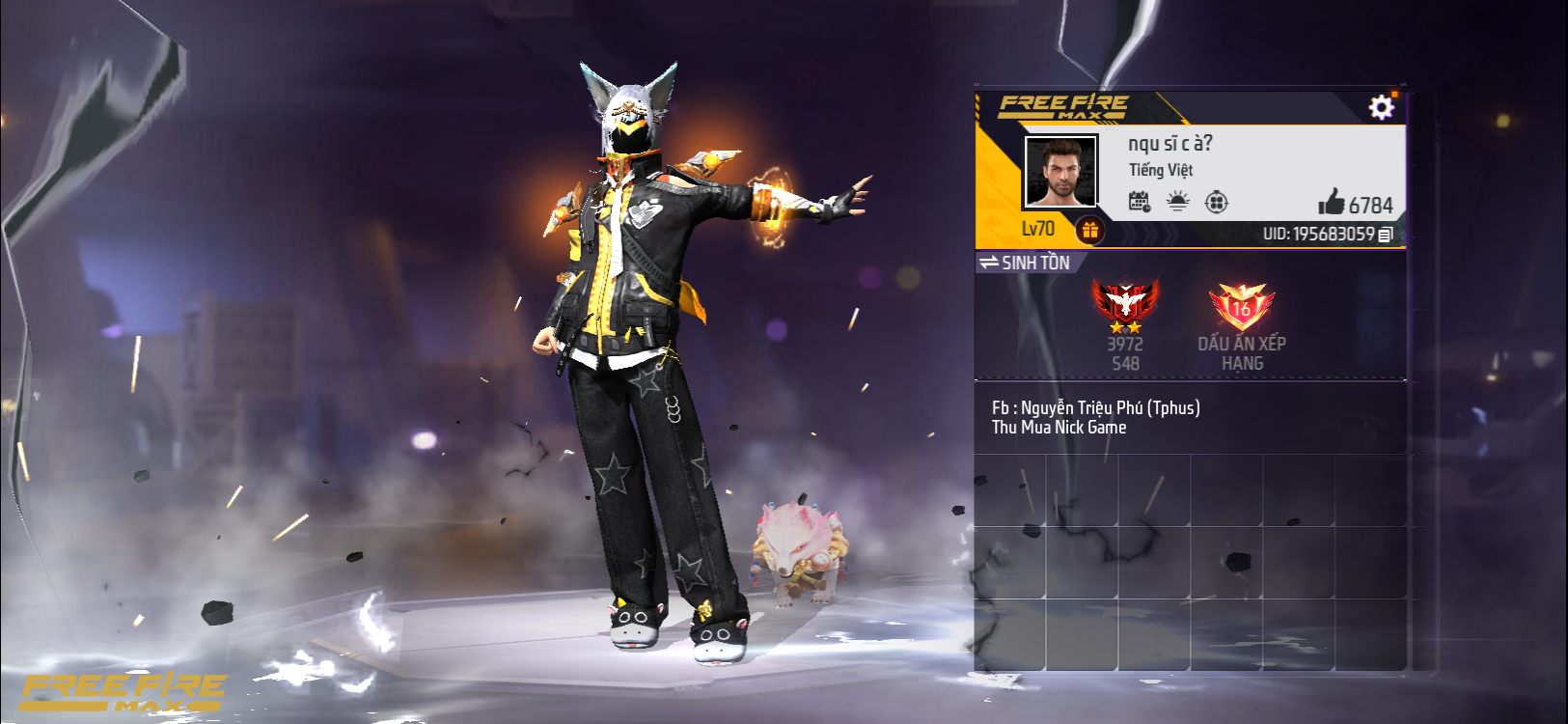Select the weather/sunrise icon
Viewport: 1568px width, 724px height.
pyautogui.click(x=1178, y=203)
